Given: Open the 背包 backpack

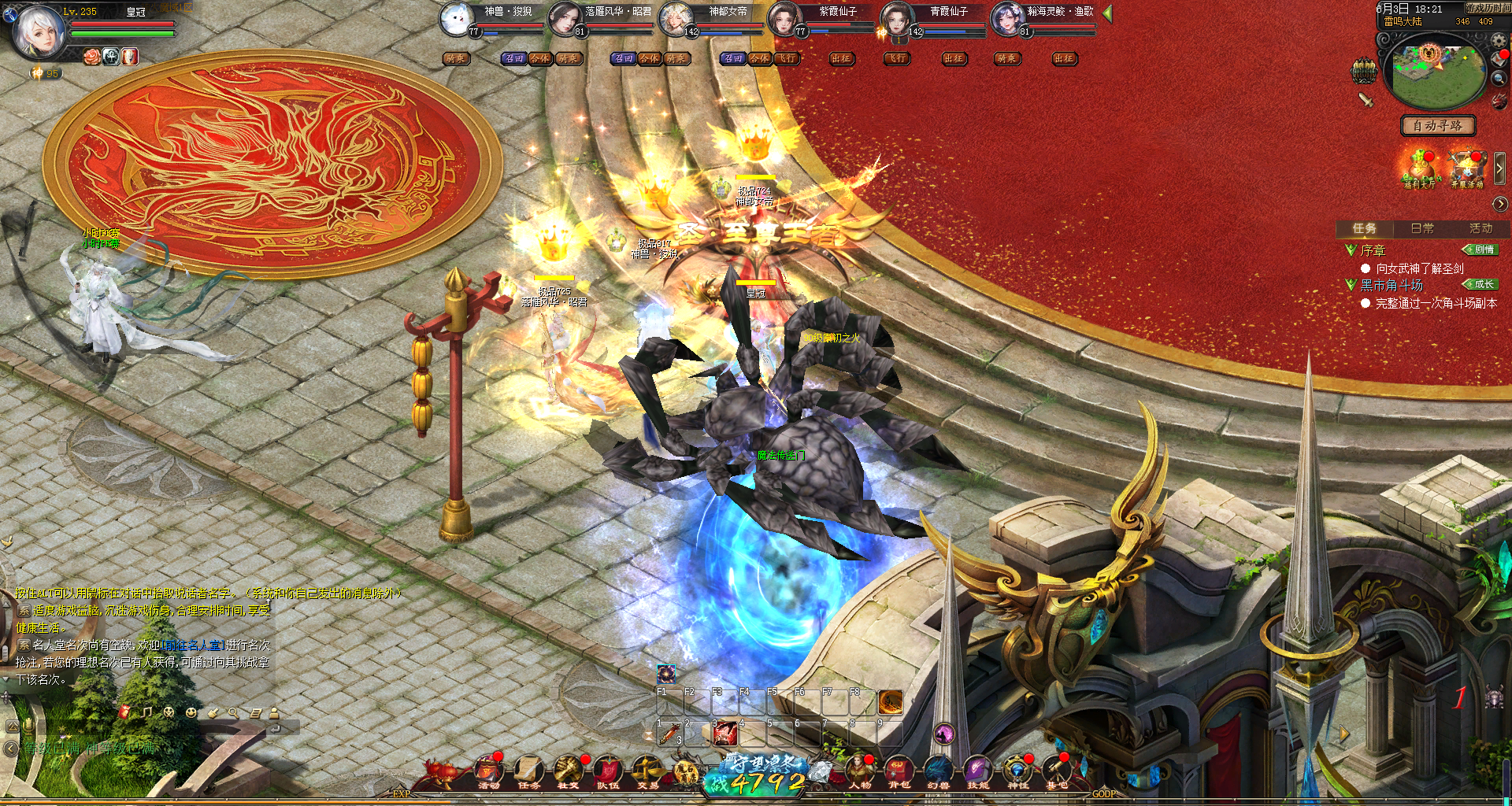Looking at the screenshot, I should coord(899,771).
